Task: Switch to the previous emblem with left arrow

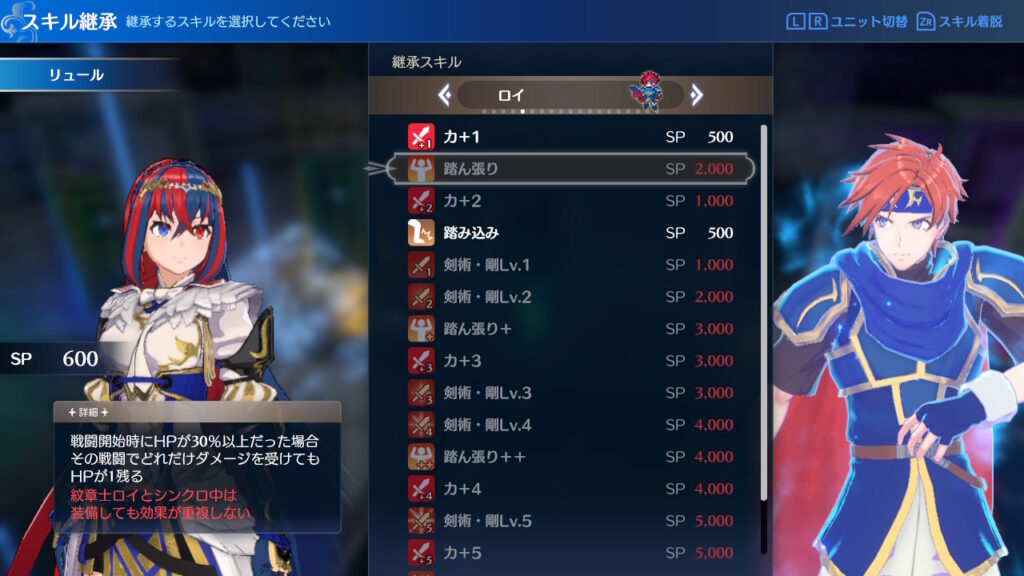Action: [x=445, y=95]
